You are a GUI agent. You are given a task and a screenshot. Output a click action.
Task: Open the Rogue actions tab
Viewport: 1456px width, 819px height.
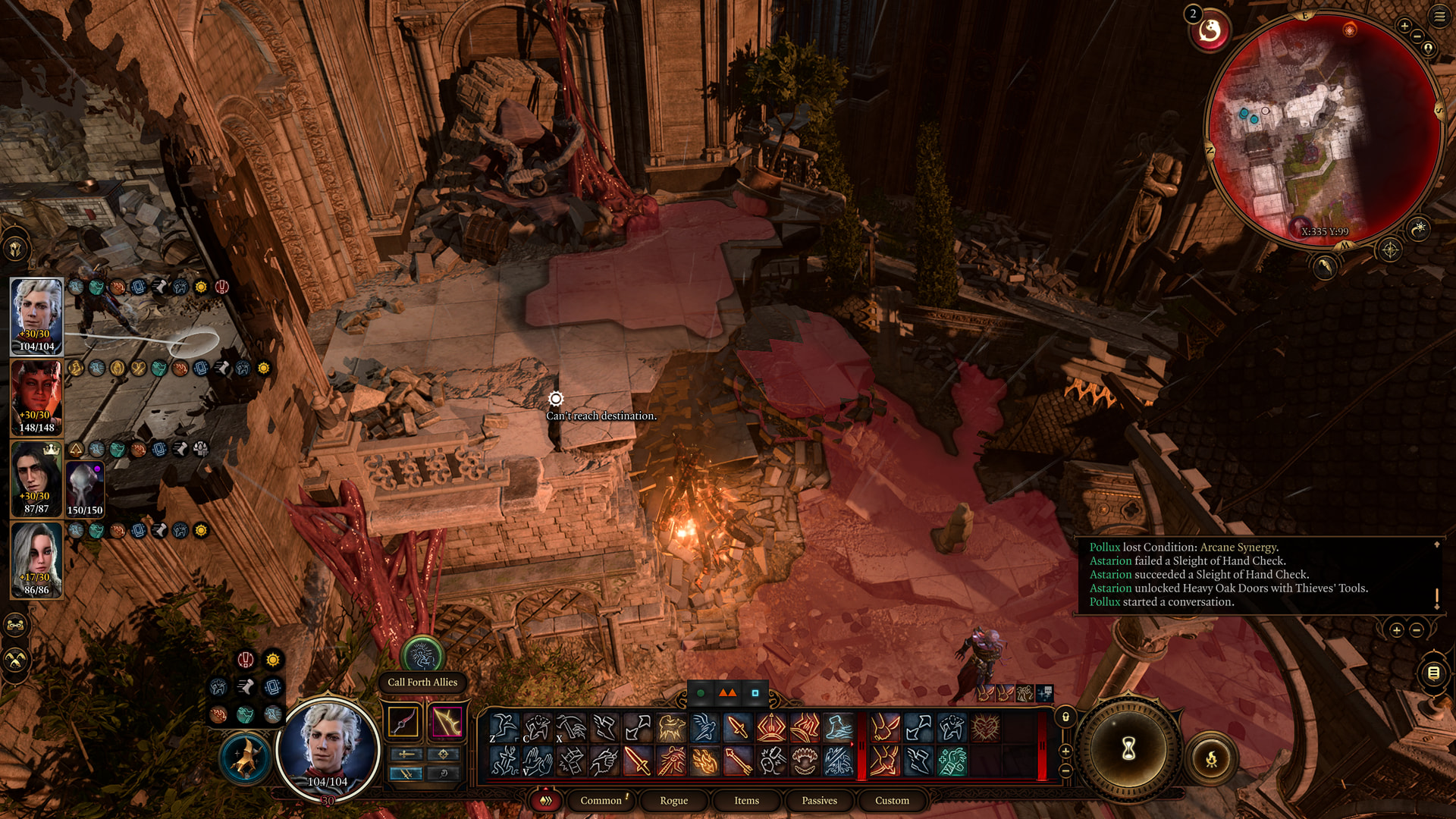[673, 800]
